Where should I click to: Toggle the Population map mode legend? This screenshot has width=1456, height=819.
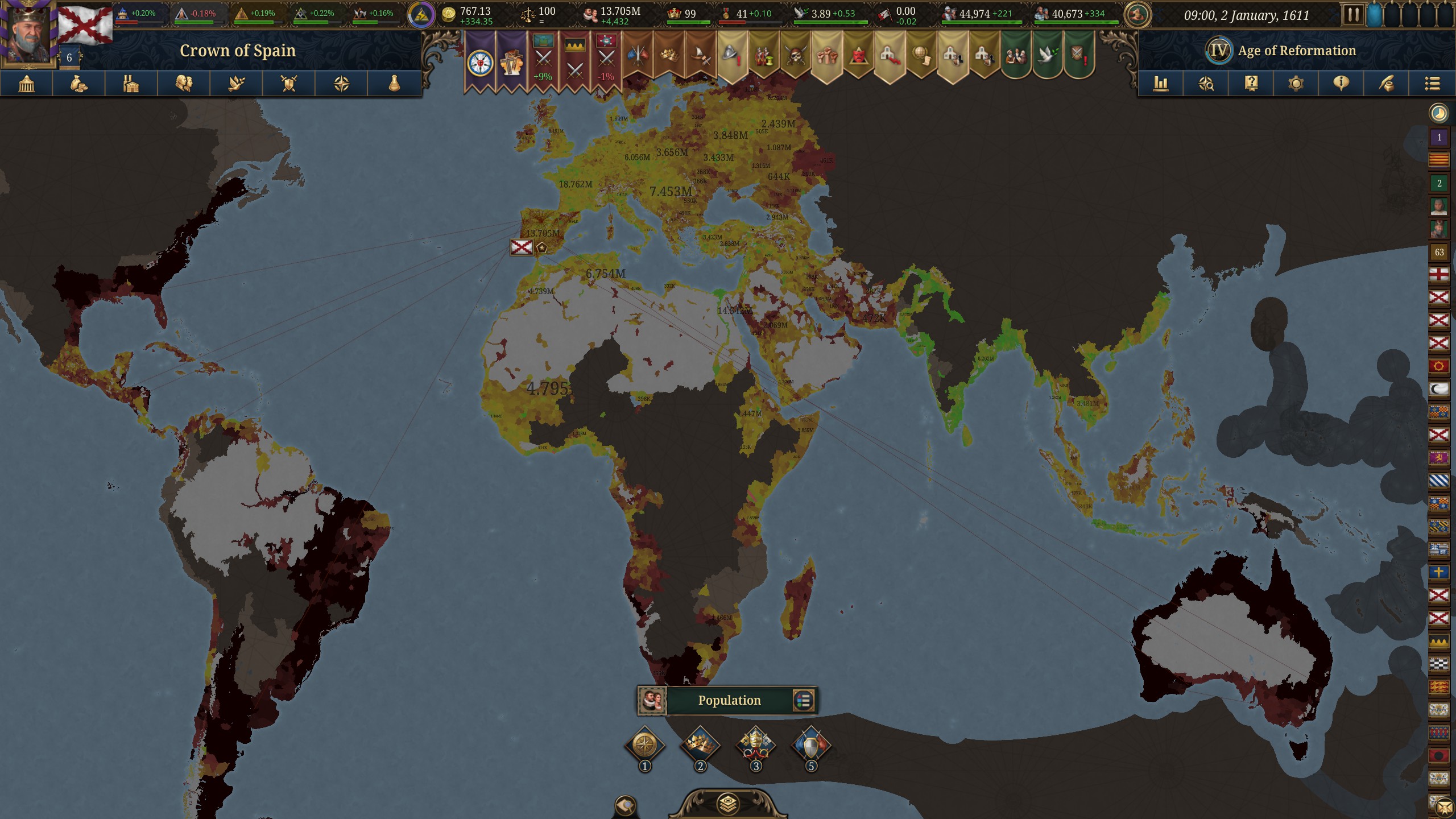click(729, 700)
